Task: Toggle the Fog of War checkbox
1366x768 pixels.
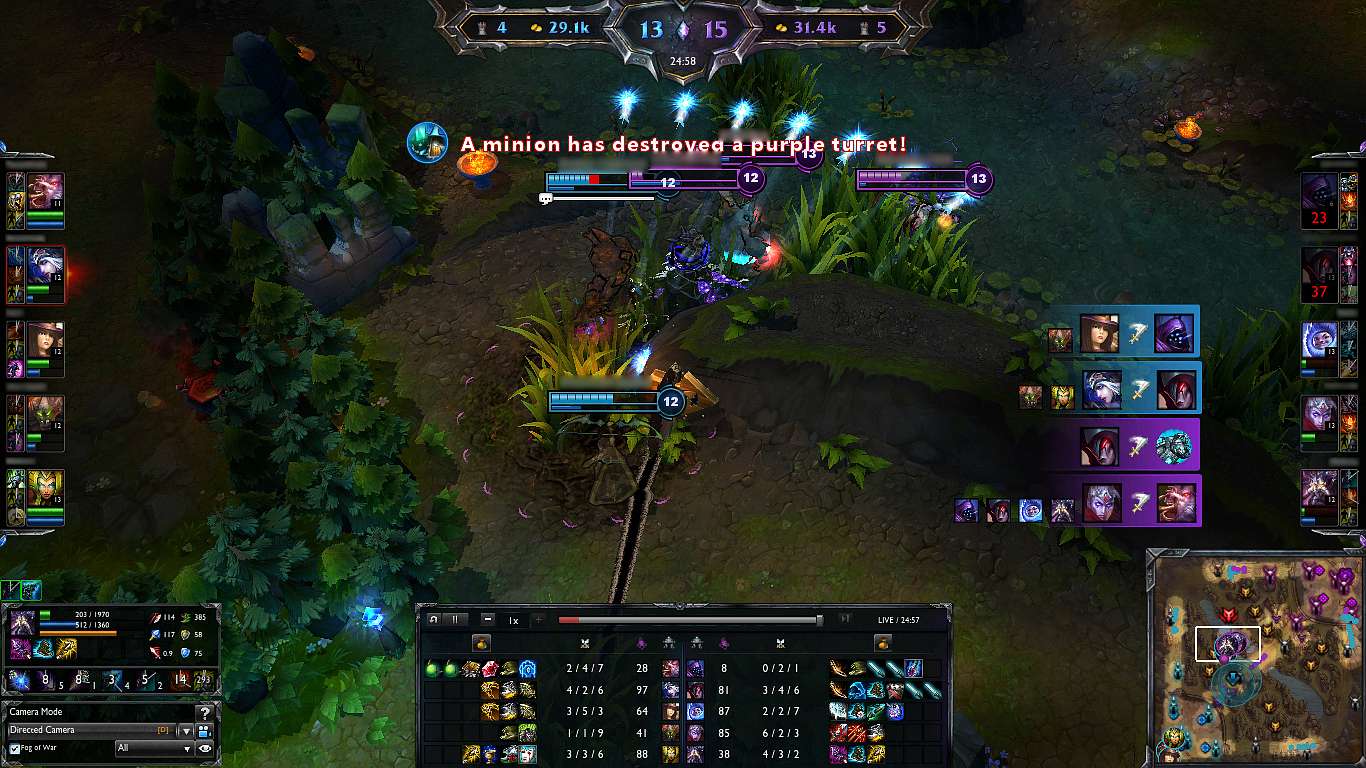Action: coord(14,749)
